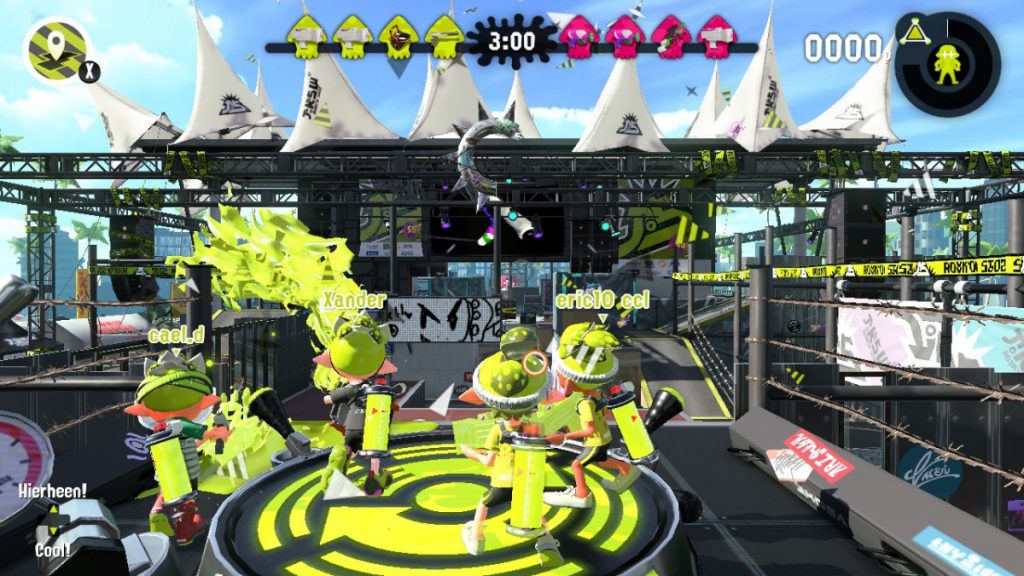
Task: Select the Xander player name tag
Action: click(x=353, y=299)
